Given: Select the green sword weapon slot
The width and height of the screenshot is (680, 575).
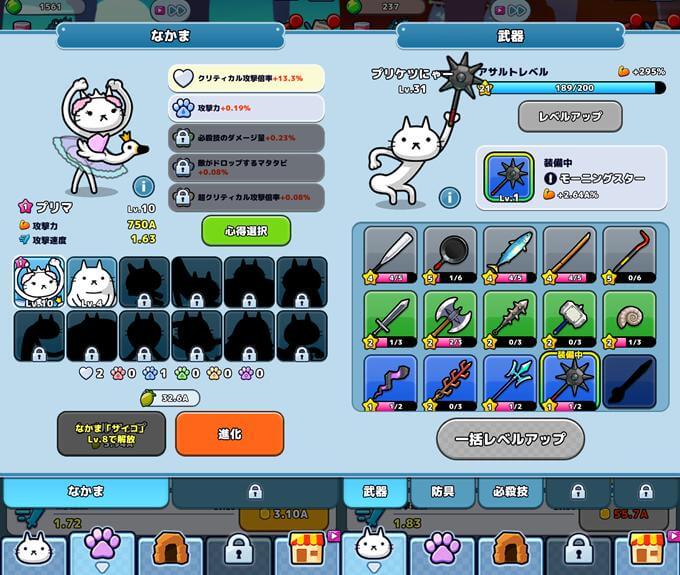Looking at the screenshot, I should pos(390,318).
